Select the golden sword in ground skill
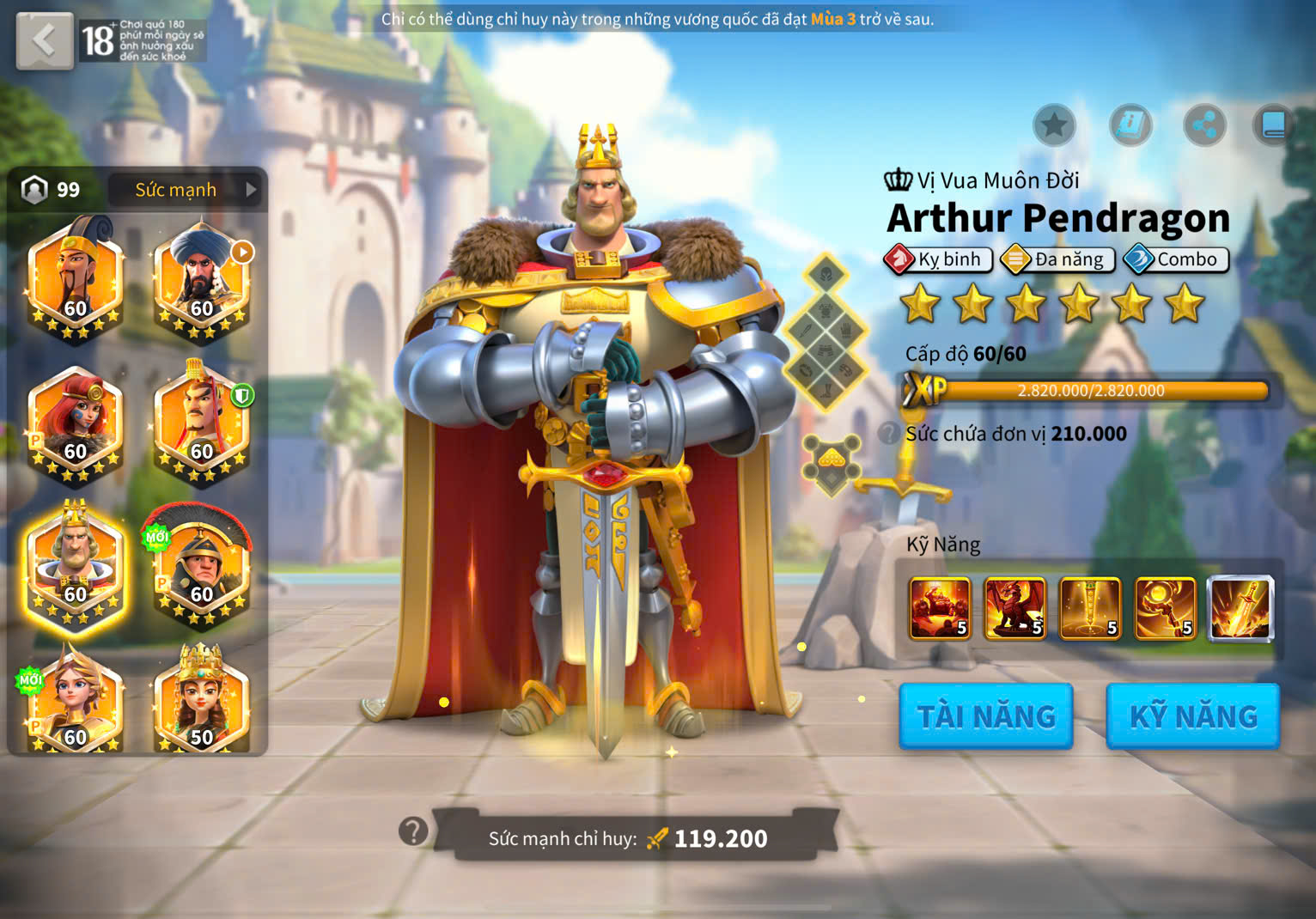 click(1090, 609)
